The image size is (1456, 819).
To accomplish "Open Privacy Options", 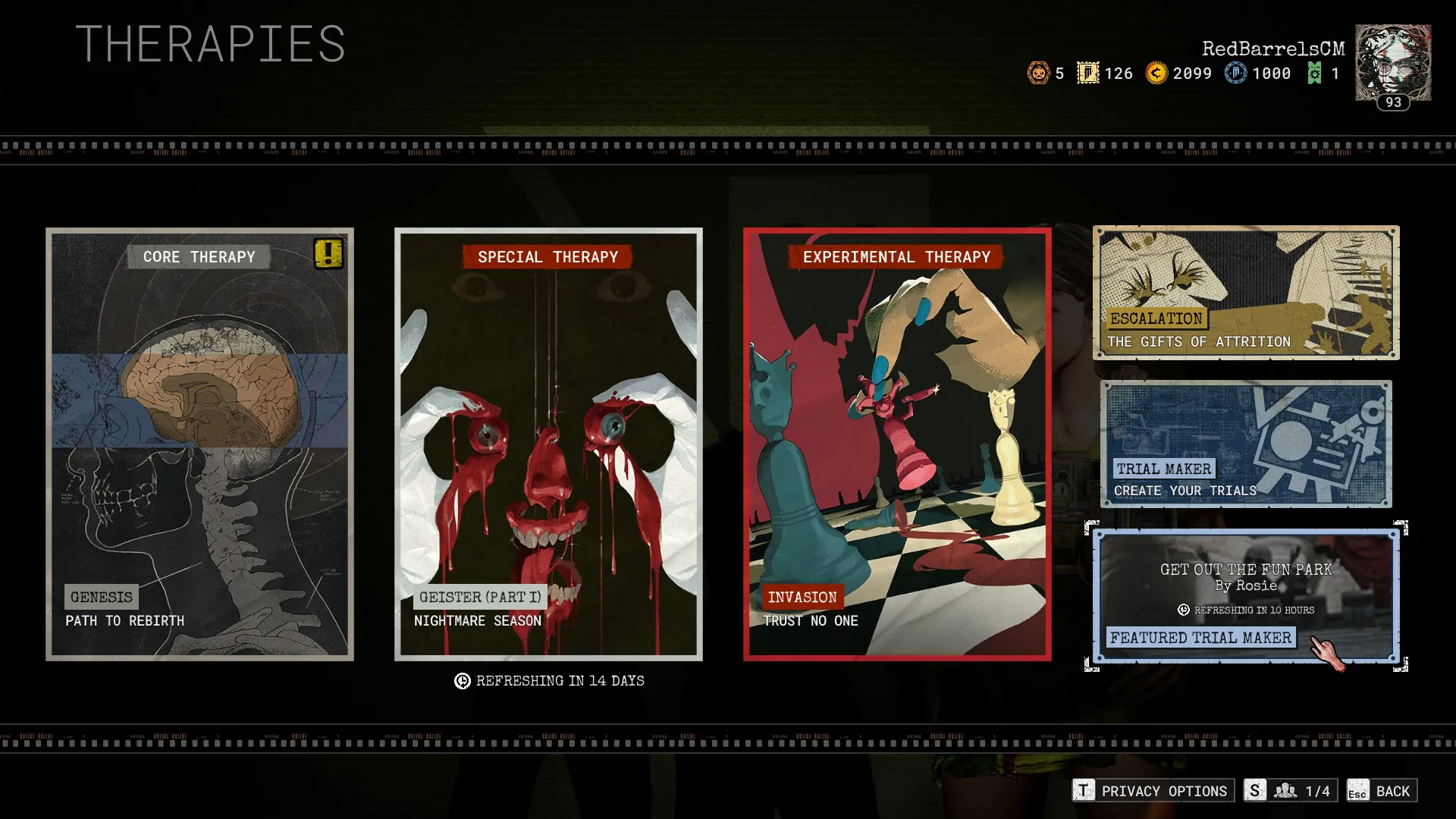I will [x=1153, y=791].
